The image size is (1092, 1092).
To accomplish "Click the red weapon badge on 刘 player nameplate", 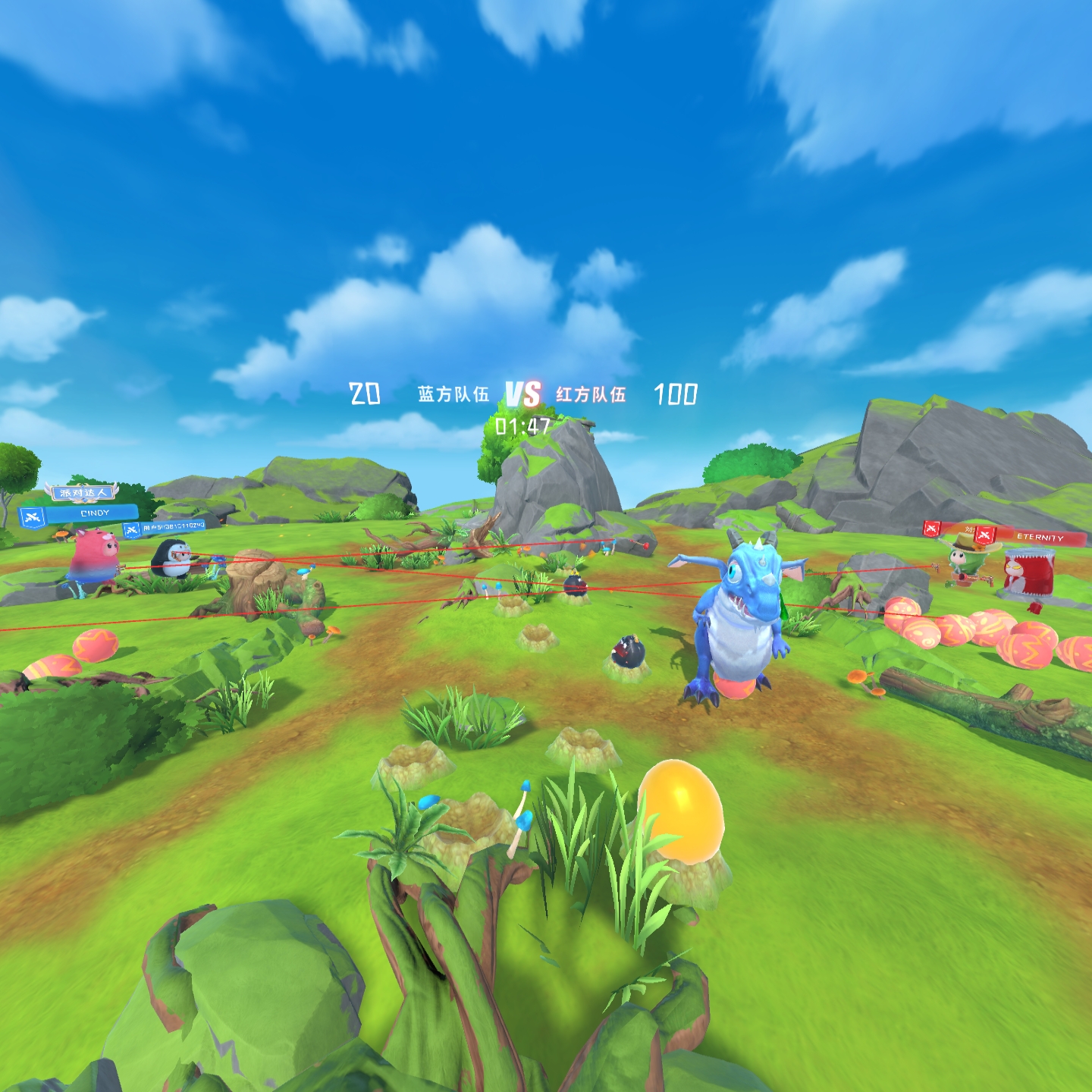I will (x=931, y=529).
